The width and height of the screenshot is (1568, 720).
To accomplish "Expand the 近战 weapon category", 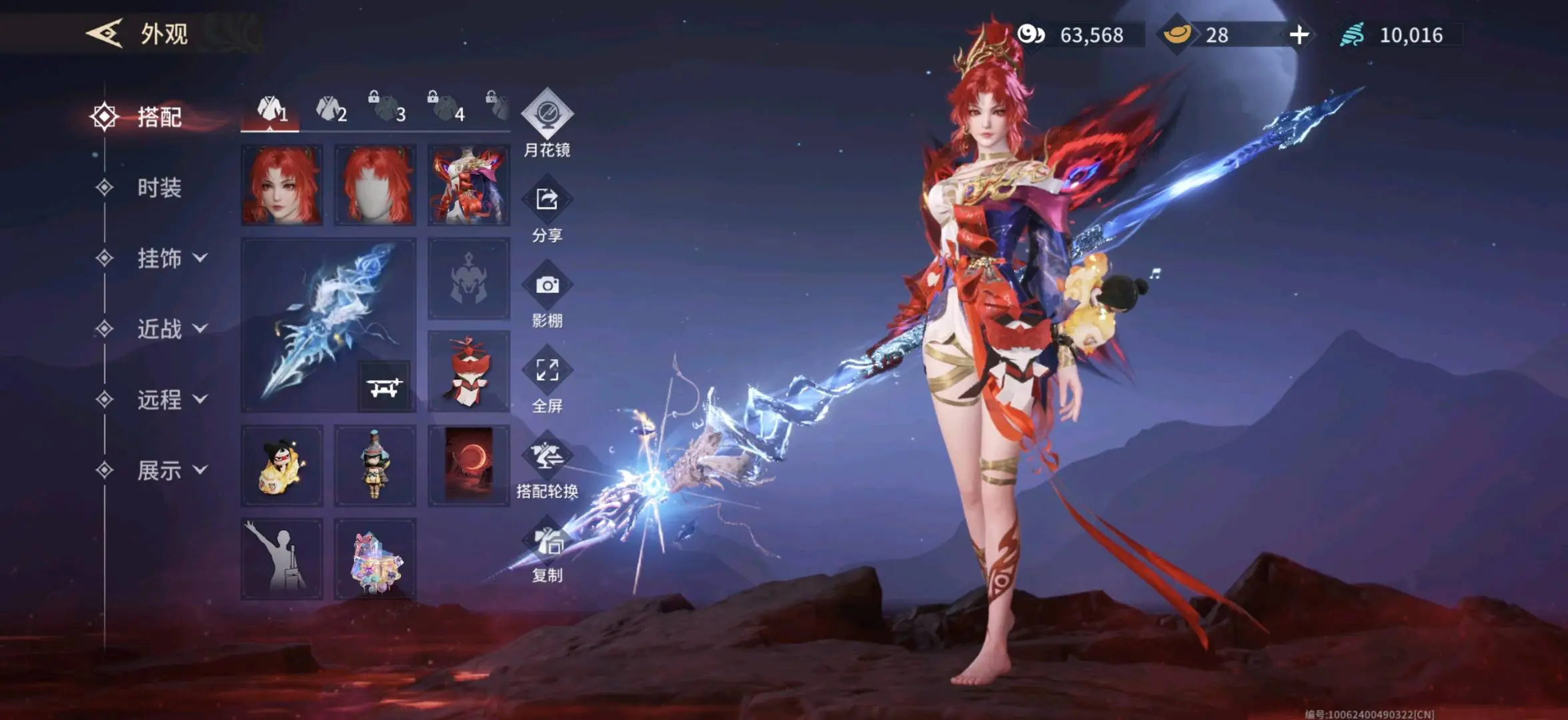I will (171, 329).
